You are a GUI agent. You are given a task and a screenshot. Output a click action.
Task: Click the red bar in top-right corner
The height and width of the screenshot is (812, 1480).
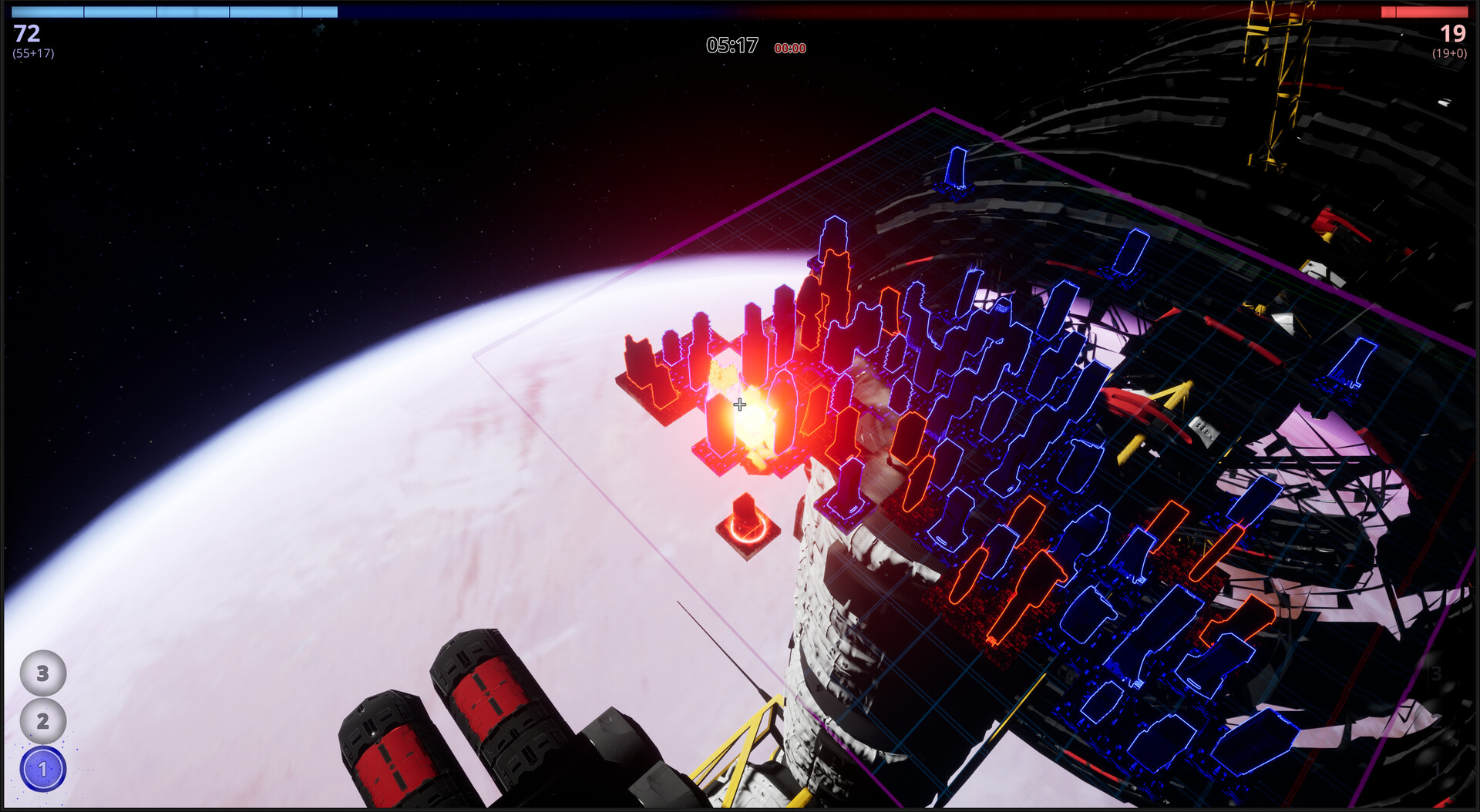click(1426, 12)
